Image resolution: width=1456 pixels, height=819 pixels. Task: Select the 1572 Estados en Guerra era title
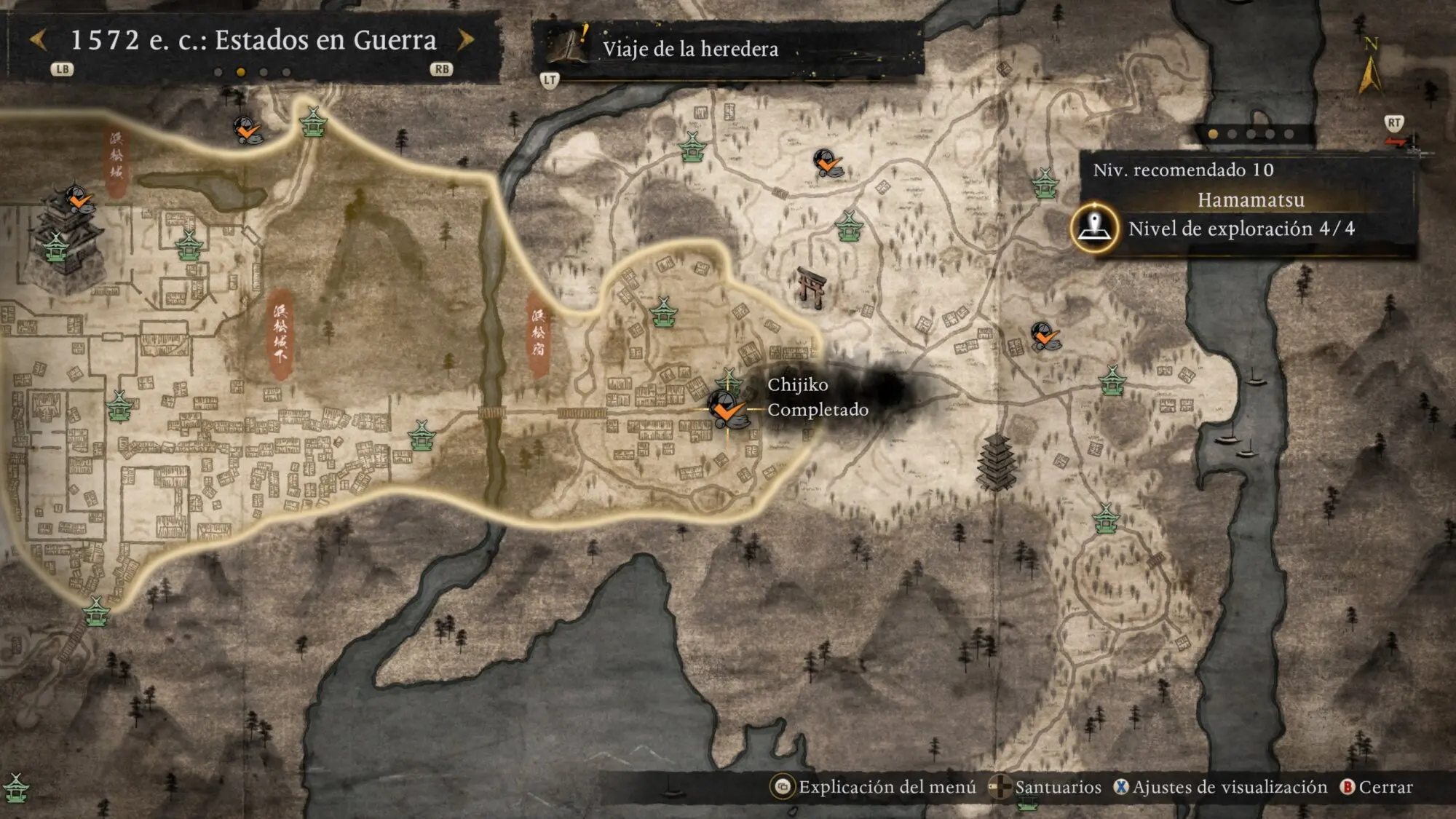(x=253, y=40)
